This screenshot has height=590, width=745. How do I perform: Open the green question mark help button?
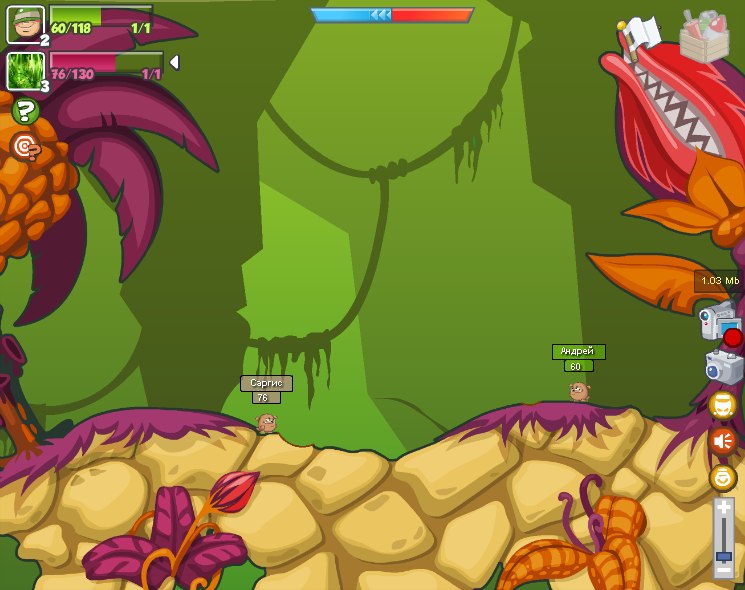25,111
